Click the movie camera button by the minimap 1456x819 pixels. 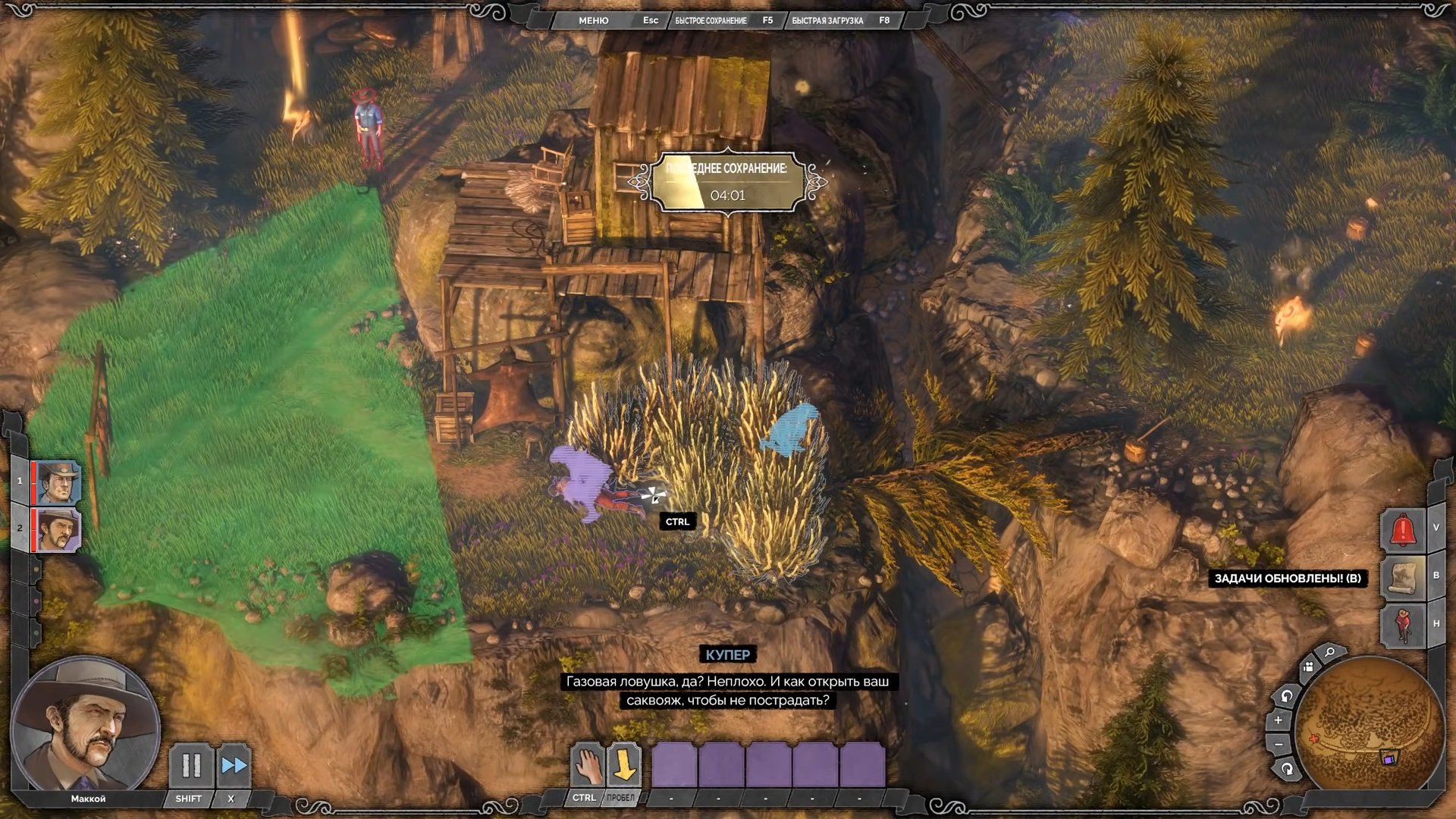(1308, 667)
